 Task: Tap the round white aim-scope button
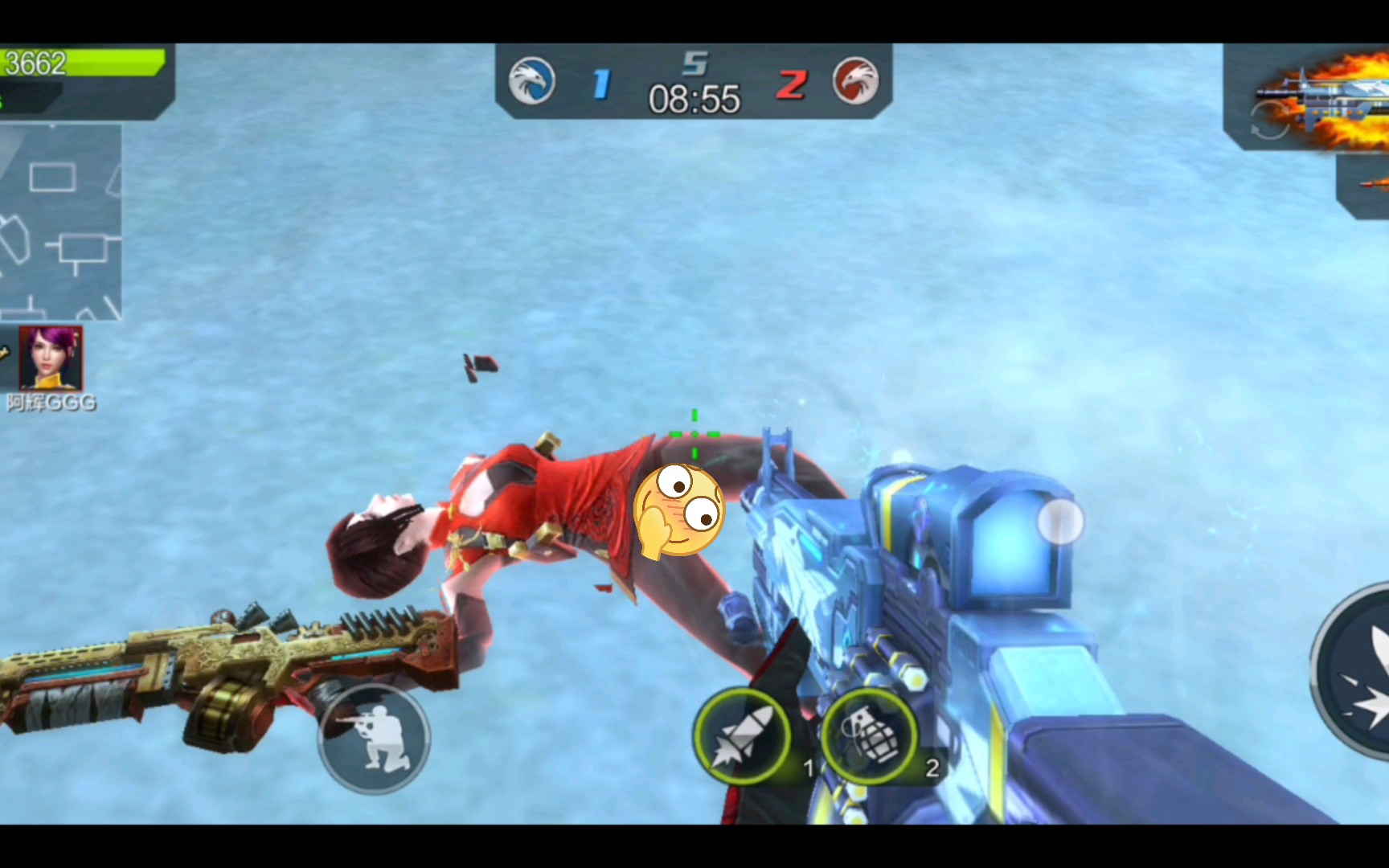pos(1060,522)
